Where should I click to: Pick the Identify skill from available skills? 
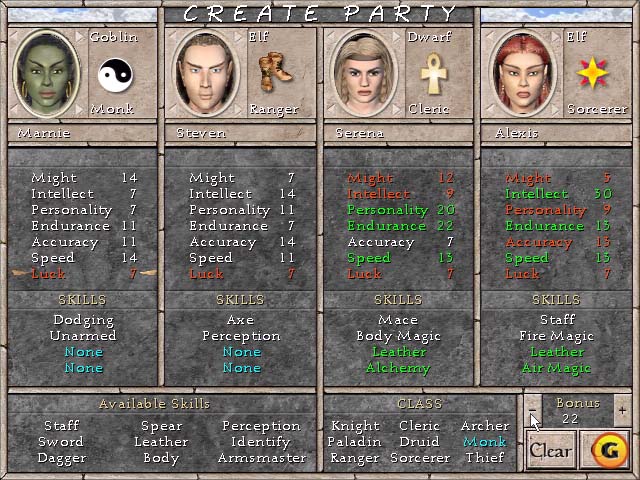pos(260,442)
